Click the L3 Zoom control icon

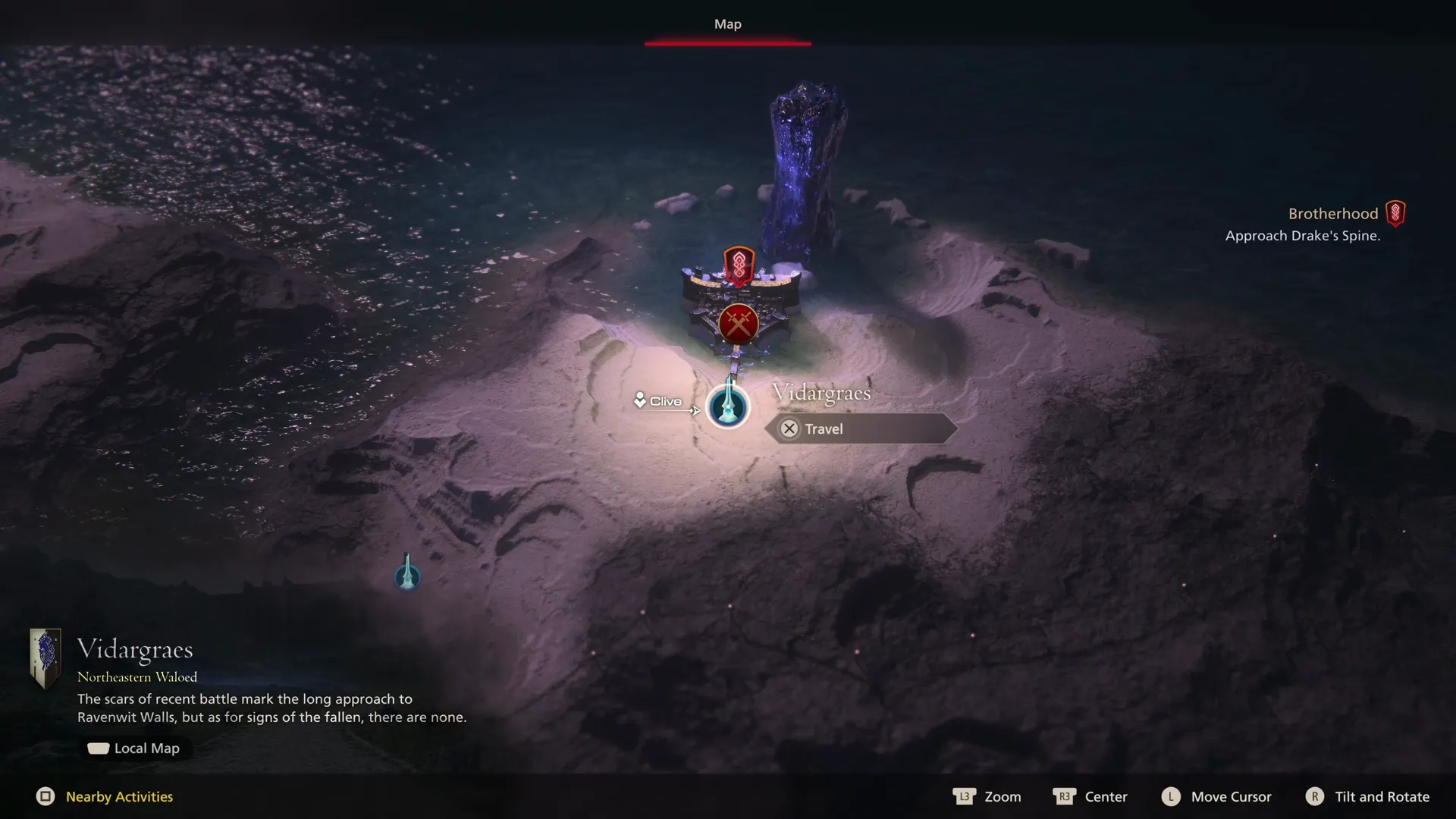point(964,797)
